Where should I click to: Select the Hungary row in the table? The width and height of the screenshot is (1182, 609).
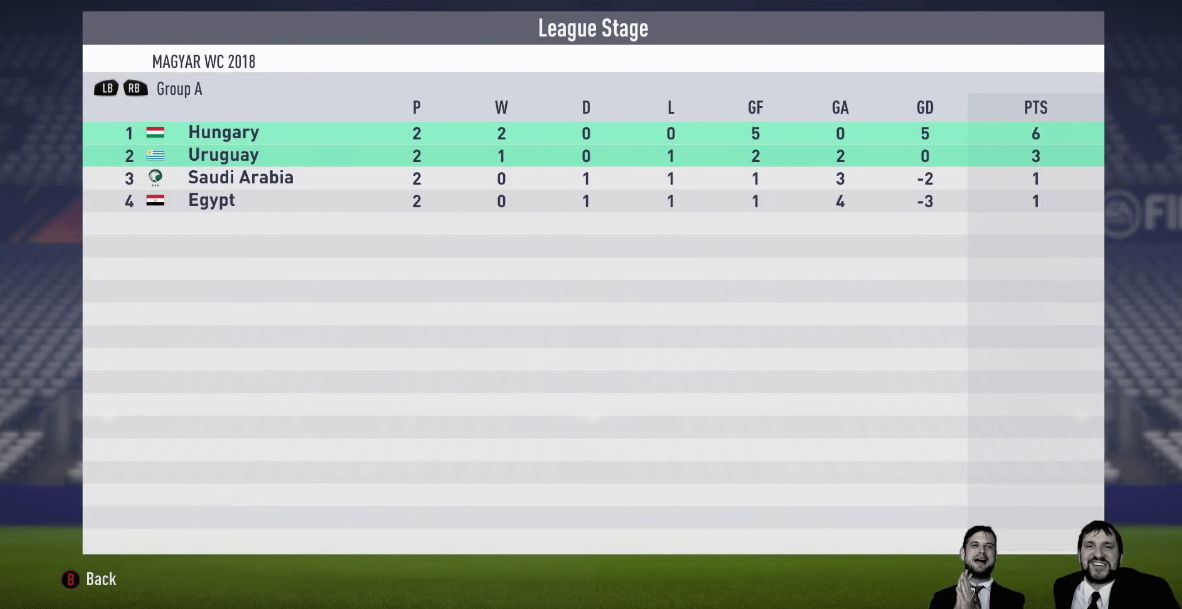(223, 133)
